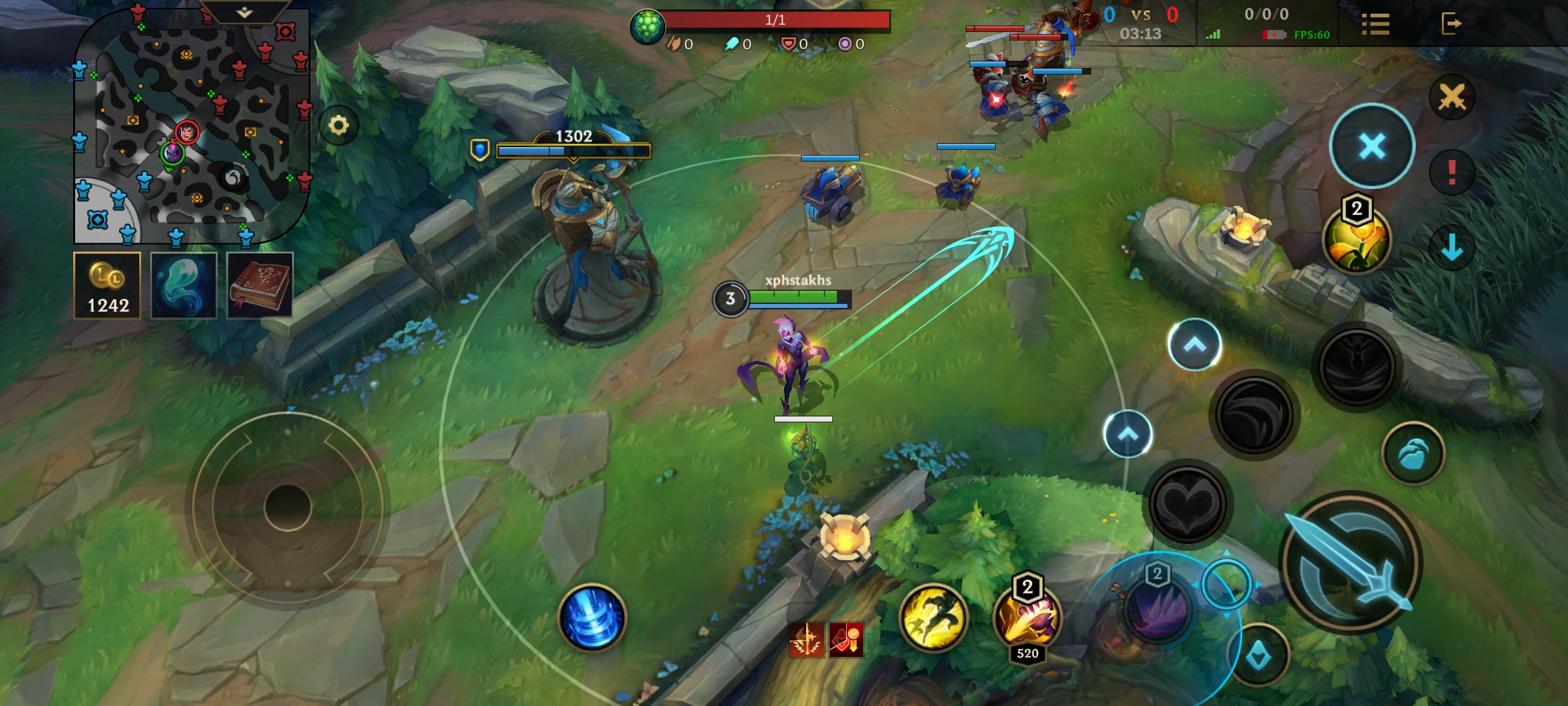Trigger the blue recall button
1568x706 pixels.
pyautogui.click(x=592, y=618)
